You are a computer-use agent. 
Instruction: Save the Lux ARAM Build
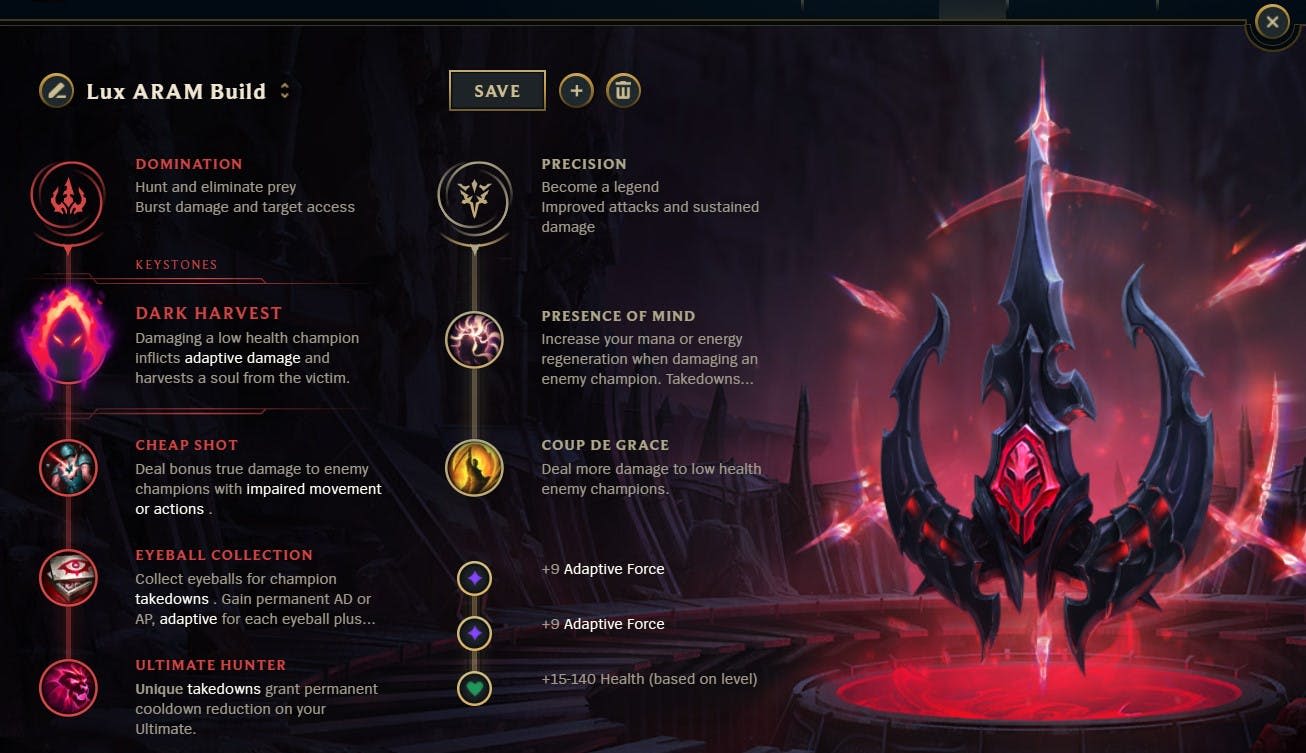coord(497,90)
